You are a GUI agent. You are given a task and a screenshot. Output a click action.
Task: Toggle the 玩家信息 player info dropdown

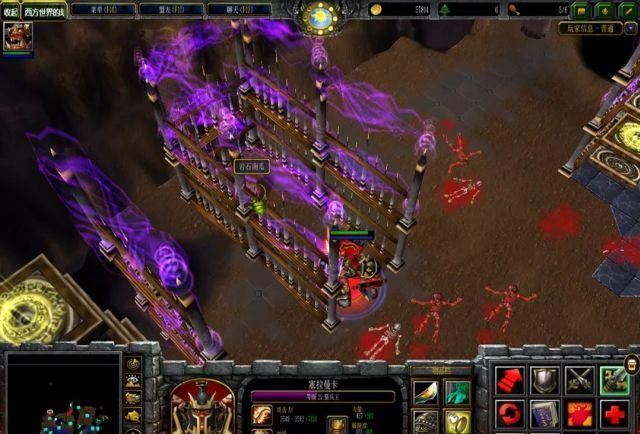(630, 29)
